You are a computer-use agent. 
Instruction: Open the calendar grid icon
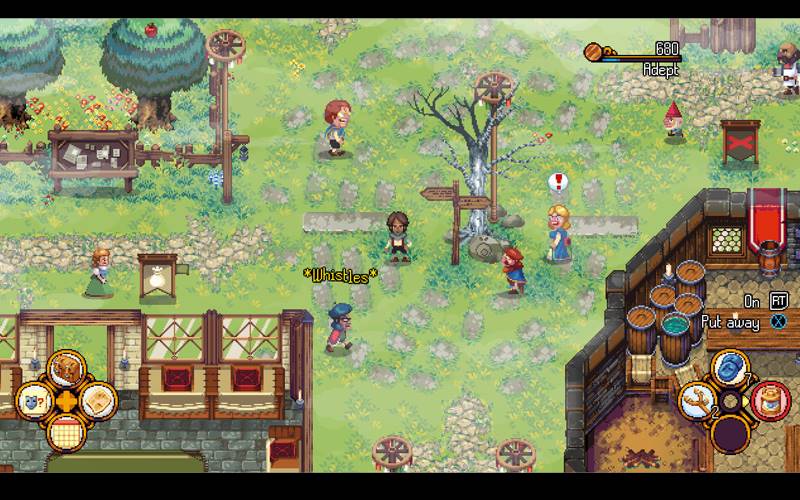pos(66,432)
